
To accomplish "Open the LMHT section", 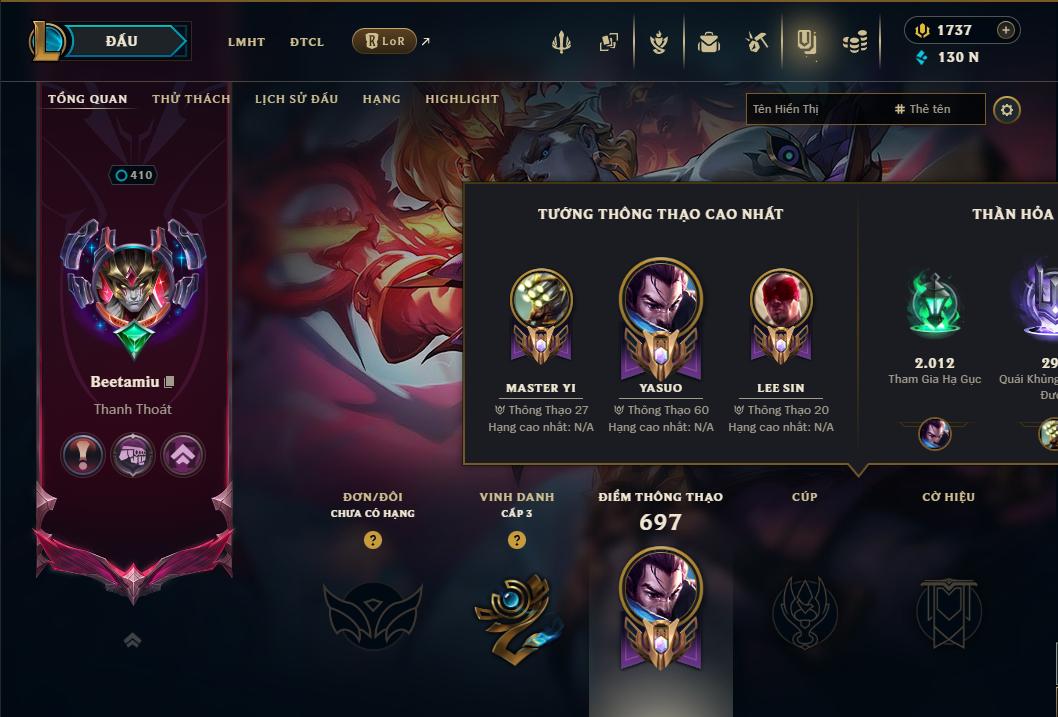I will coord(246,42).
